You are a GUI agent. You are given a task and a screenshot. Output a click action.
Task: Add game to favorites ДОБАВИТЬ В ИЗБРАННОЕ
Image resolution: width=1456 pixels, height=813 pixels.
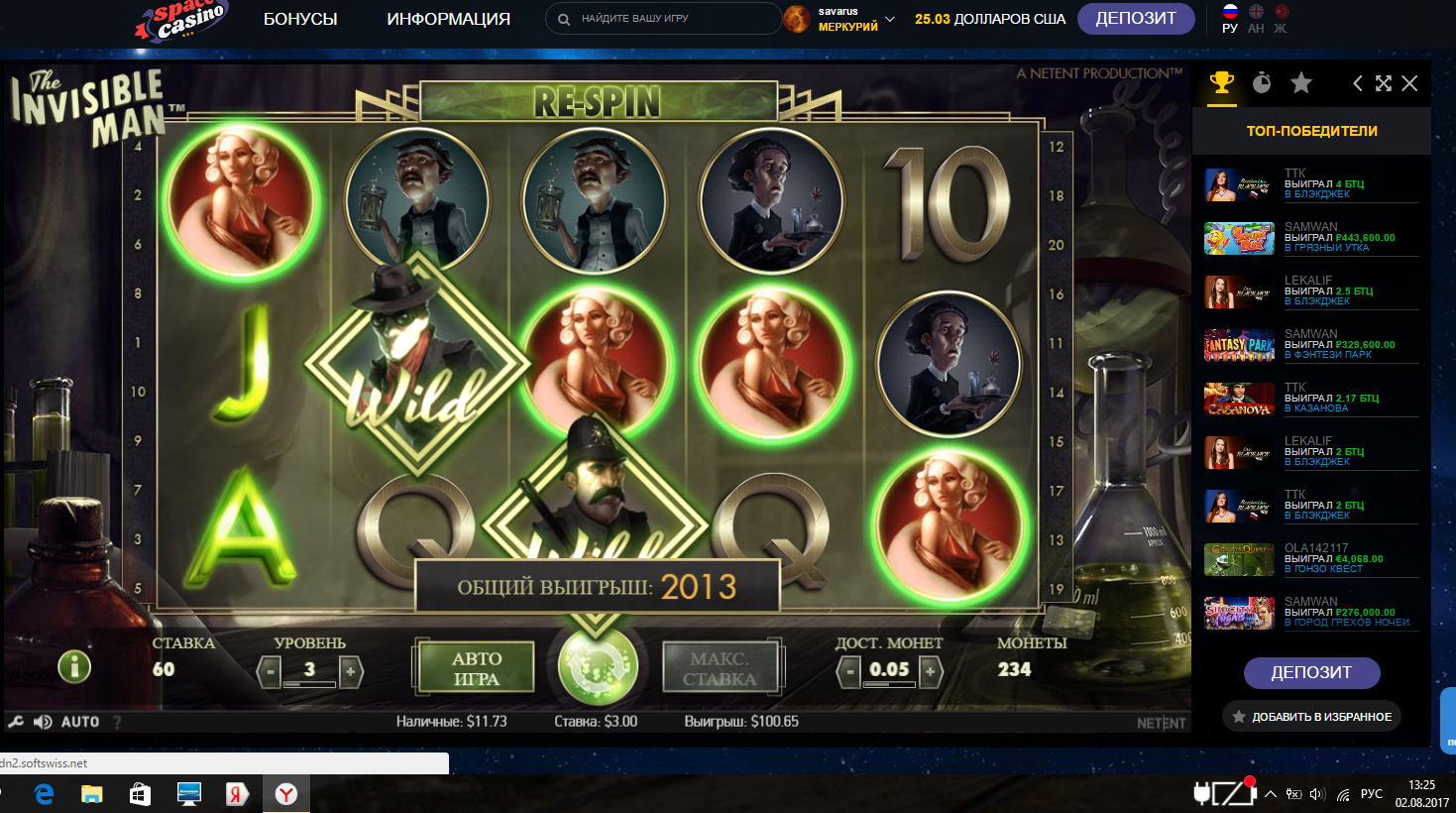[1311, 717]
